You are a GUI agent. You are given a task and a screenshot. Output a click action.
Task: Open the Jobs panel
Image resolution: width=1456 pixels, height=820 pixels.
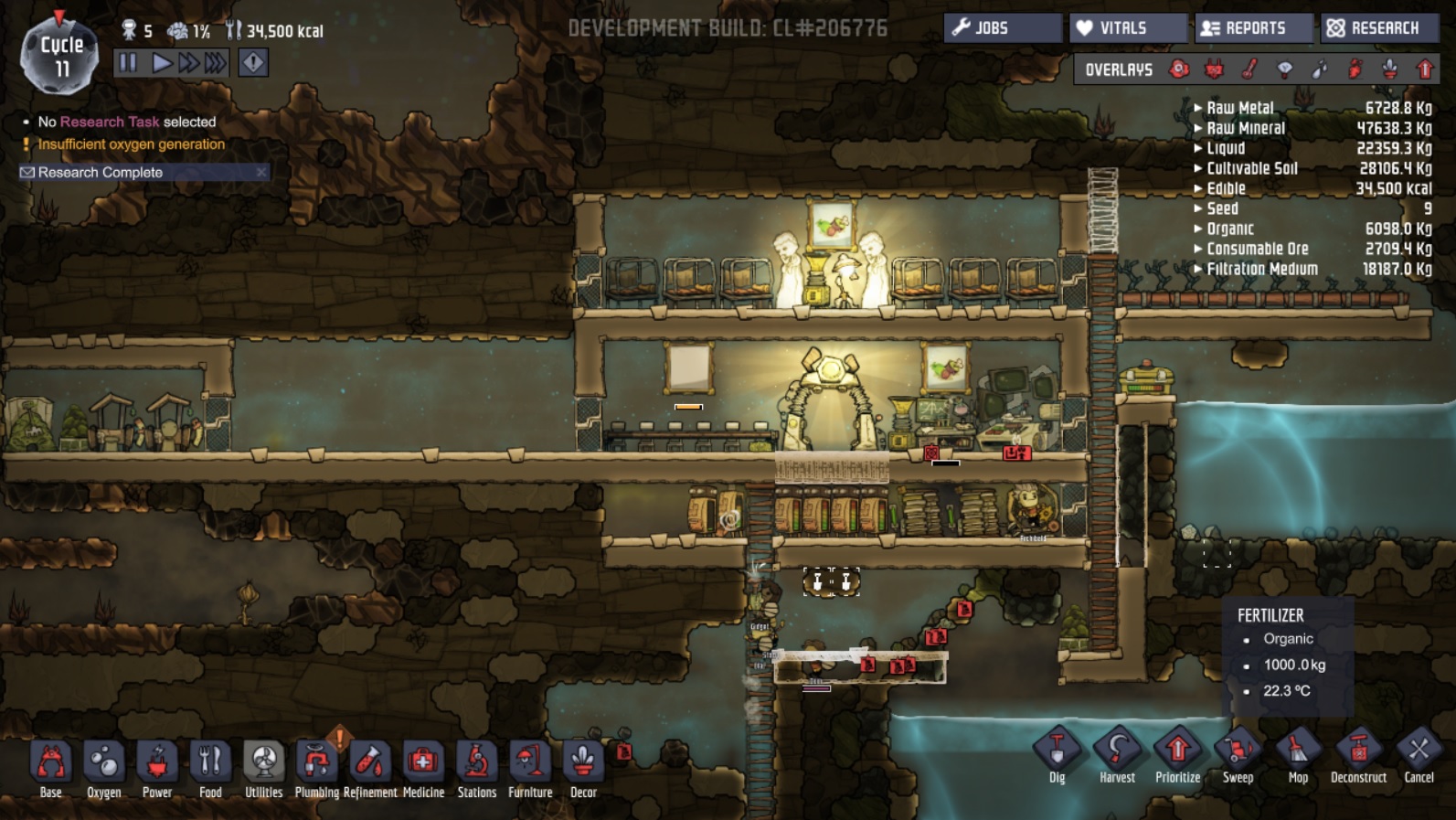pyautogui.click(x=1003, y=28)
